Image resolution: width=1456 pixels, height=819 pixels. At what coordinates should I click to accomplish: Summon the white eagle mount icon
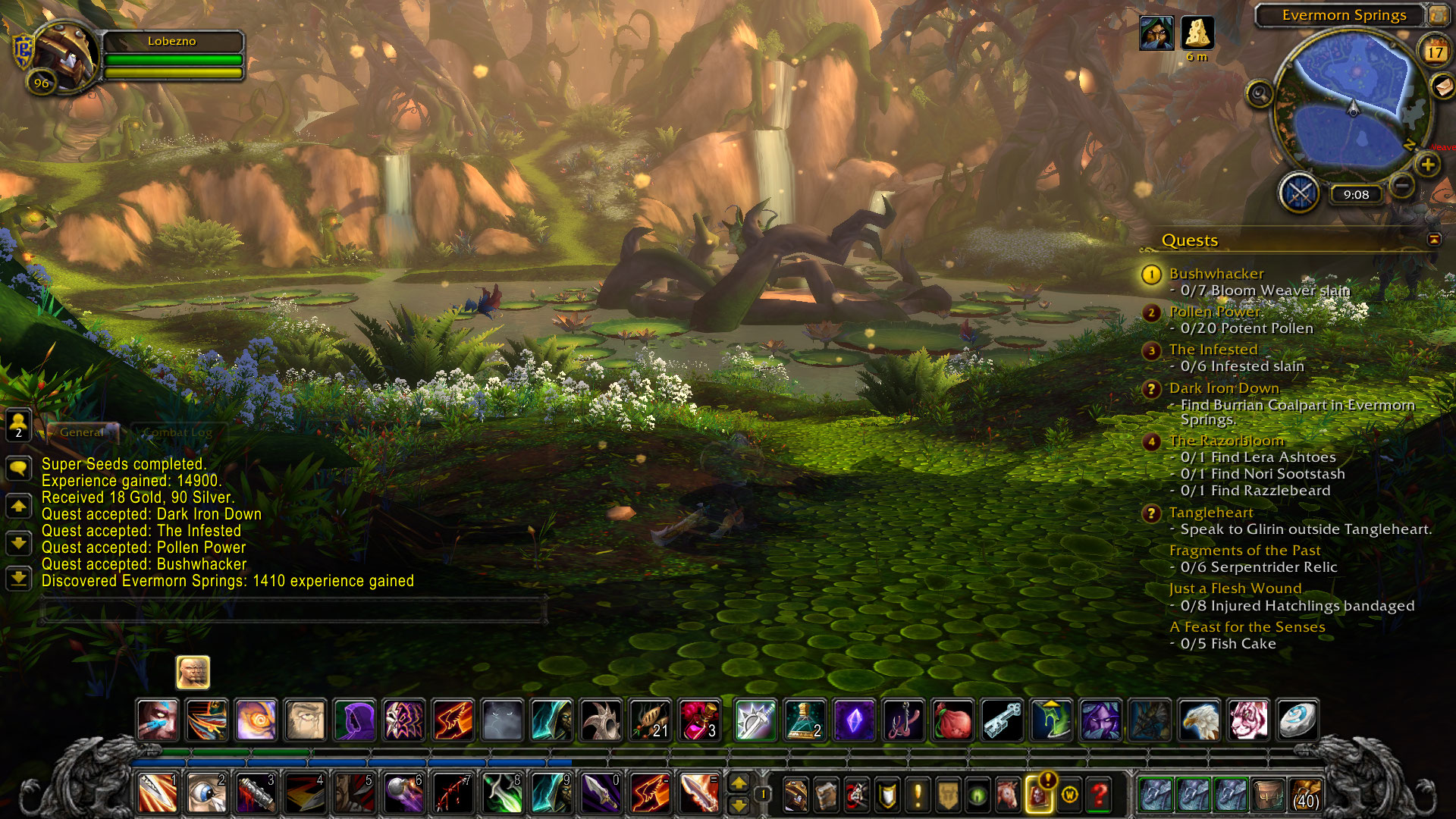click(x=1200, y=720)
